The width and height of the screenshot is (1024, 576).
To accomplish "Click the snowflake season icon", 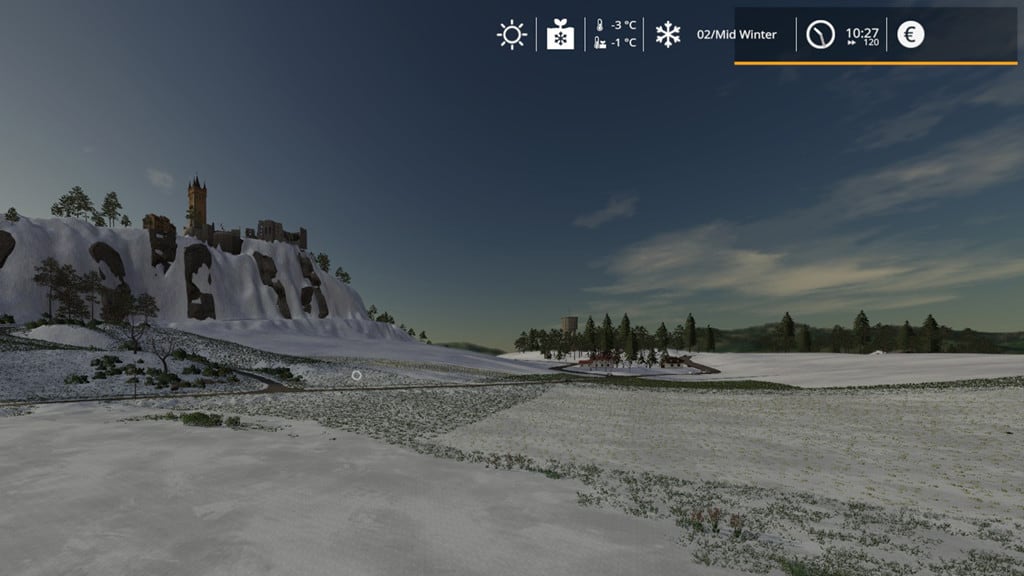I will (x=667, y=35).
